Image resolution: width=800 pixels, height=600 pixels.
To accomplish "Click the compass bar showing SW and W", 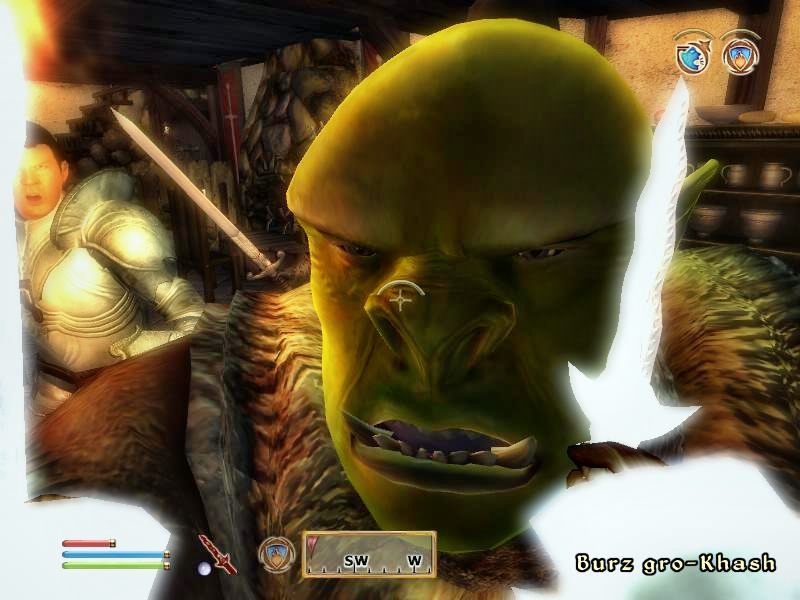I will (x=369, y=555).
